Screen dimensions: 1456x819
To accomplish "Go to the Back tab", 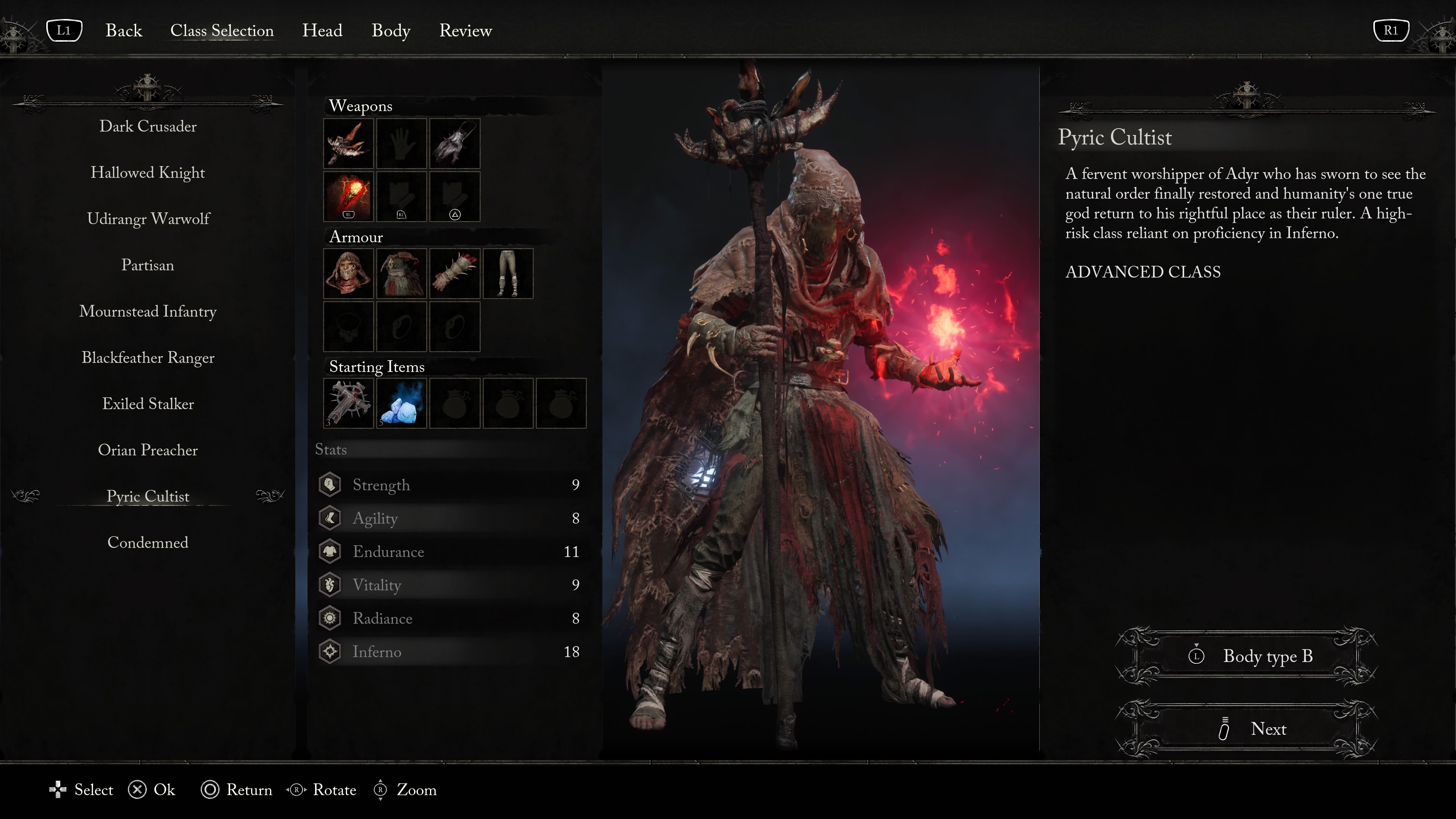I will [123, 30].
